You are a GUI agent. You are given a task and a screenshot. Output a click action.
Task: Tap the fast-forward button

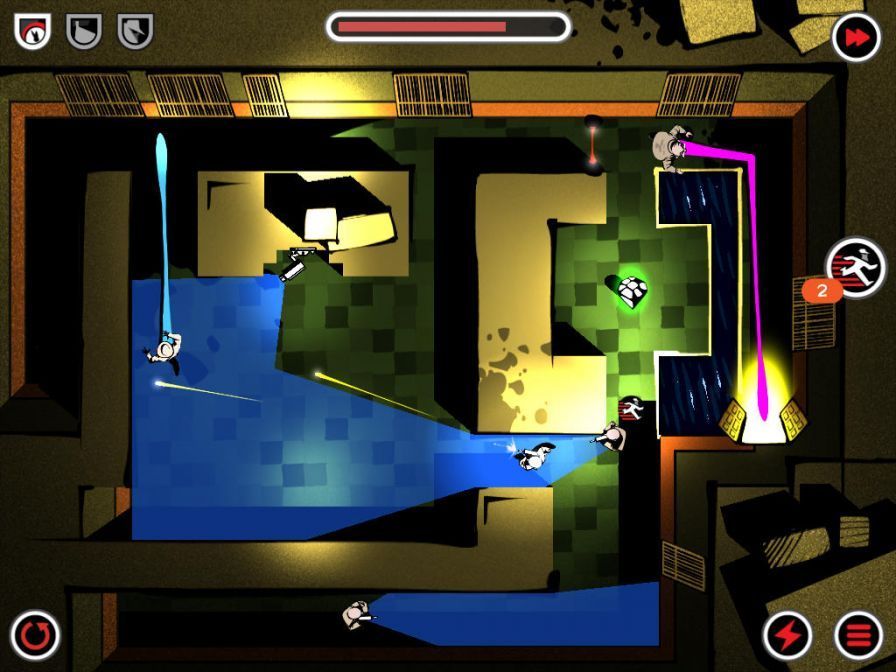(x=856, y=37)
